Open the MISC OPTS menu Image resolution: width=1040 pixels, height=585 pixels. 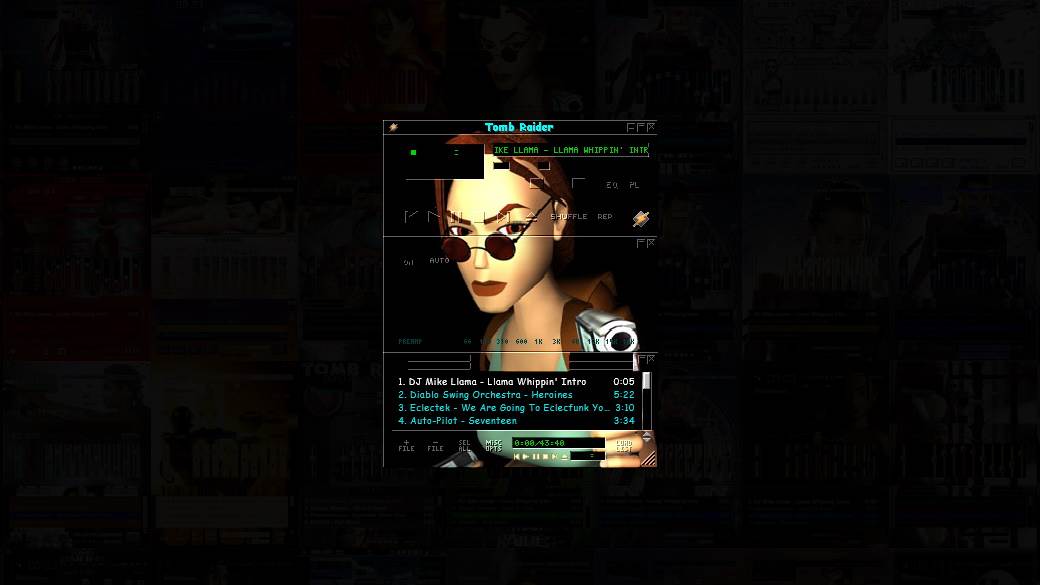tap(493, 445)
